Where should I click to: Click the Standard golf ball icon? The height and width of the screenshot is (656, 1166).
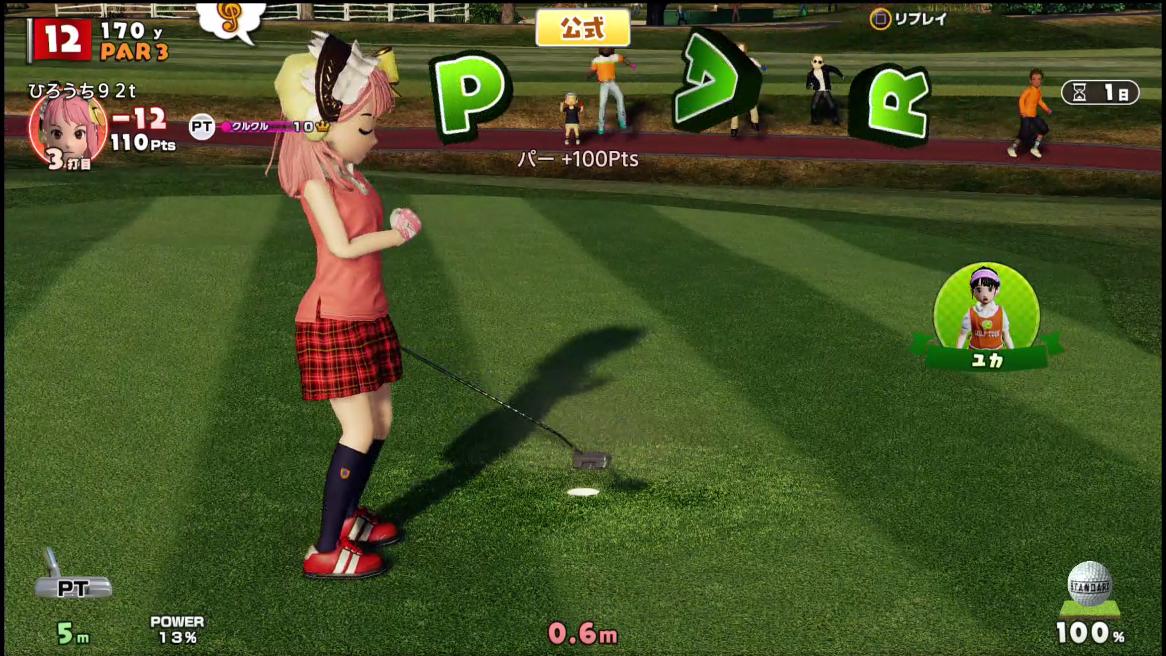[x=1089, y=586]
